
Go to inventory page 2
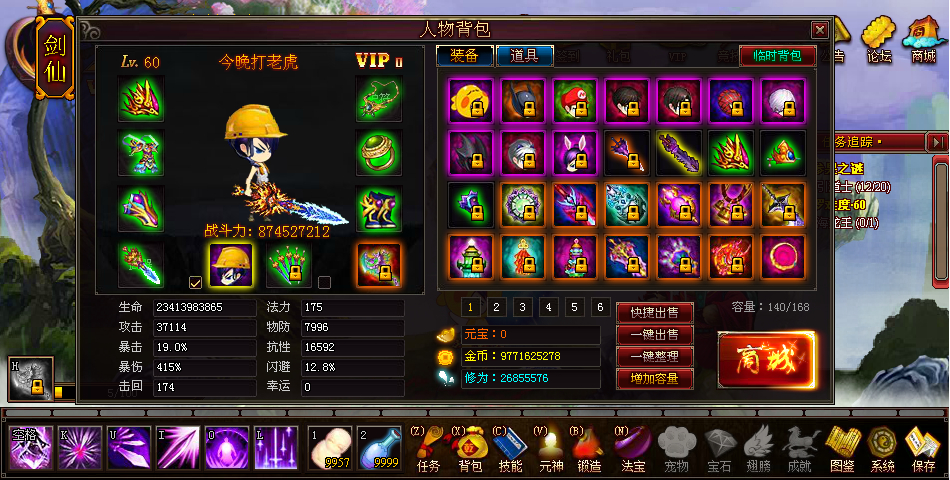(496, 307)
